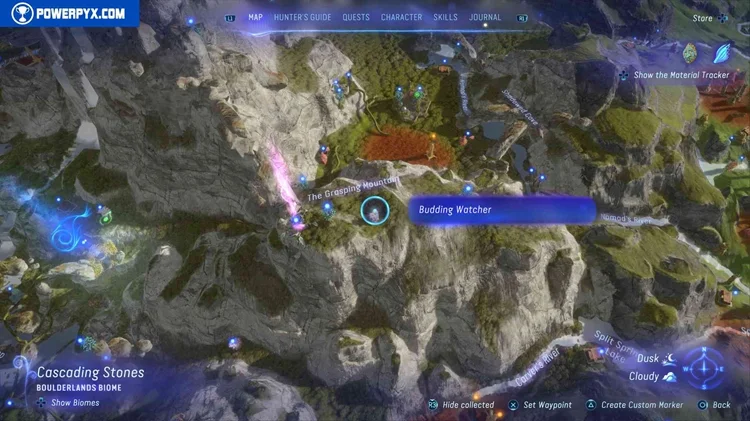Open the Store
The height and width of the screenshot is (421, 750).
(x=703, y=18)
